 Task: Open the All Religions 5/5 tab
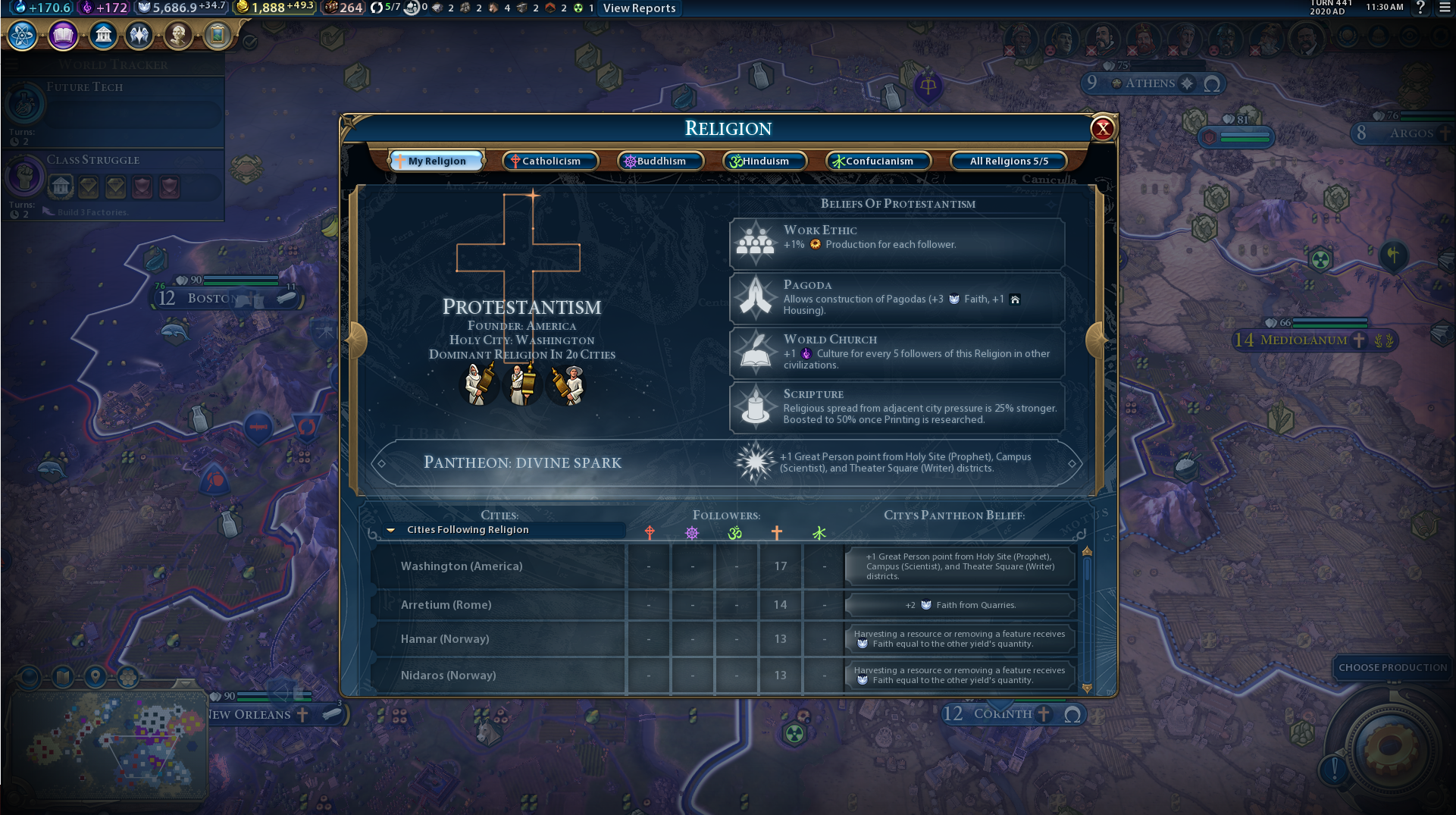1008,161
